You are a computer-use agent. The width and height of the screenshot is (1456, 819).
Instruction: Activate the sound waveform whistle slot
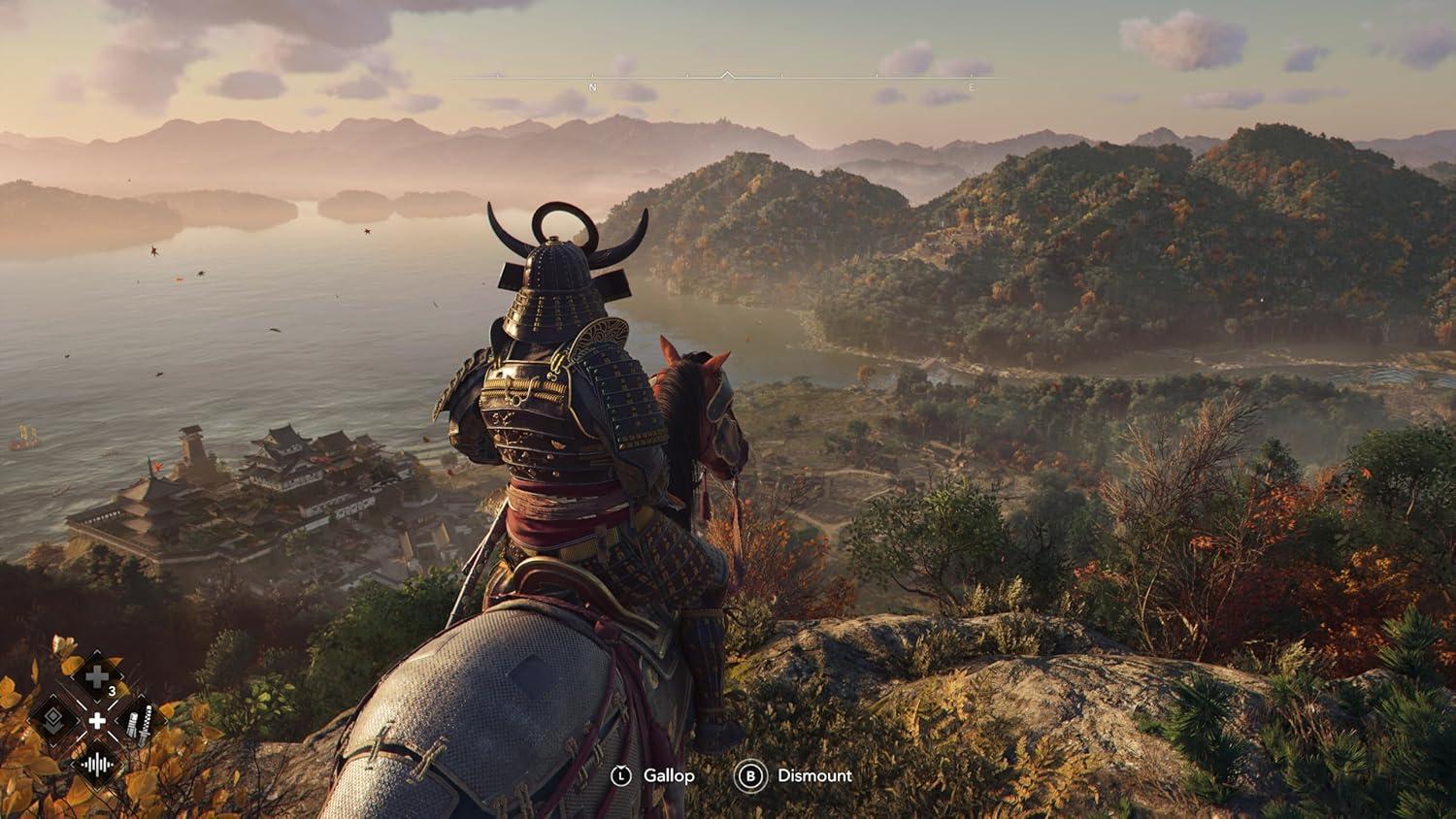[97, 765]
